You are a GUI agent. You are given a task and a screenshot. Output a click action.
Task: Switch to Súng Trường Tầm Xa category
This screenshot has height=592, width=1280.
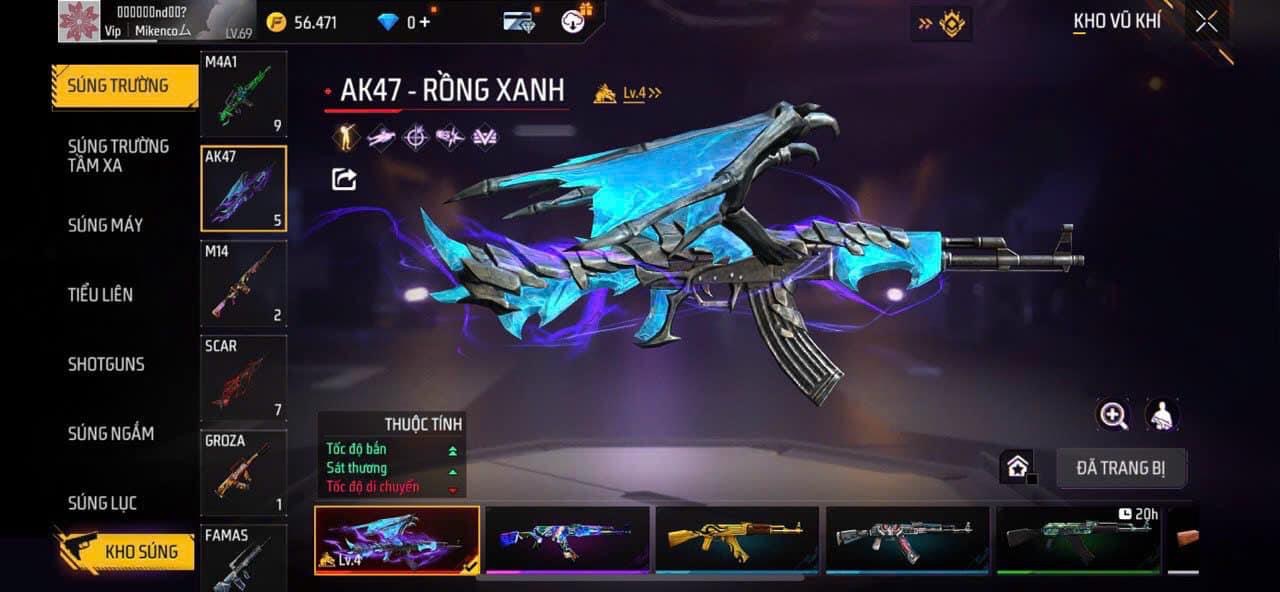118,156
